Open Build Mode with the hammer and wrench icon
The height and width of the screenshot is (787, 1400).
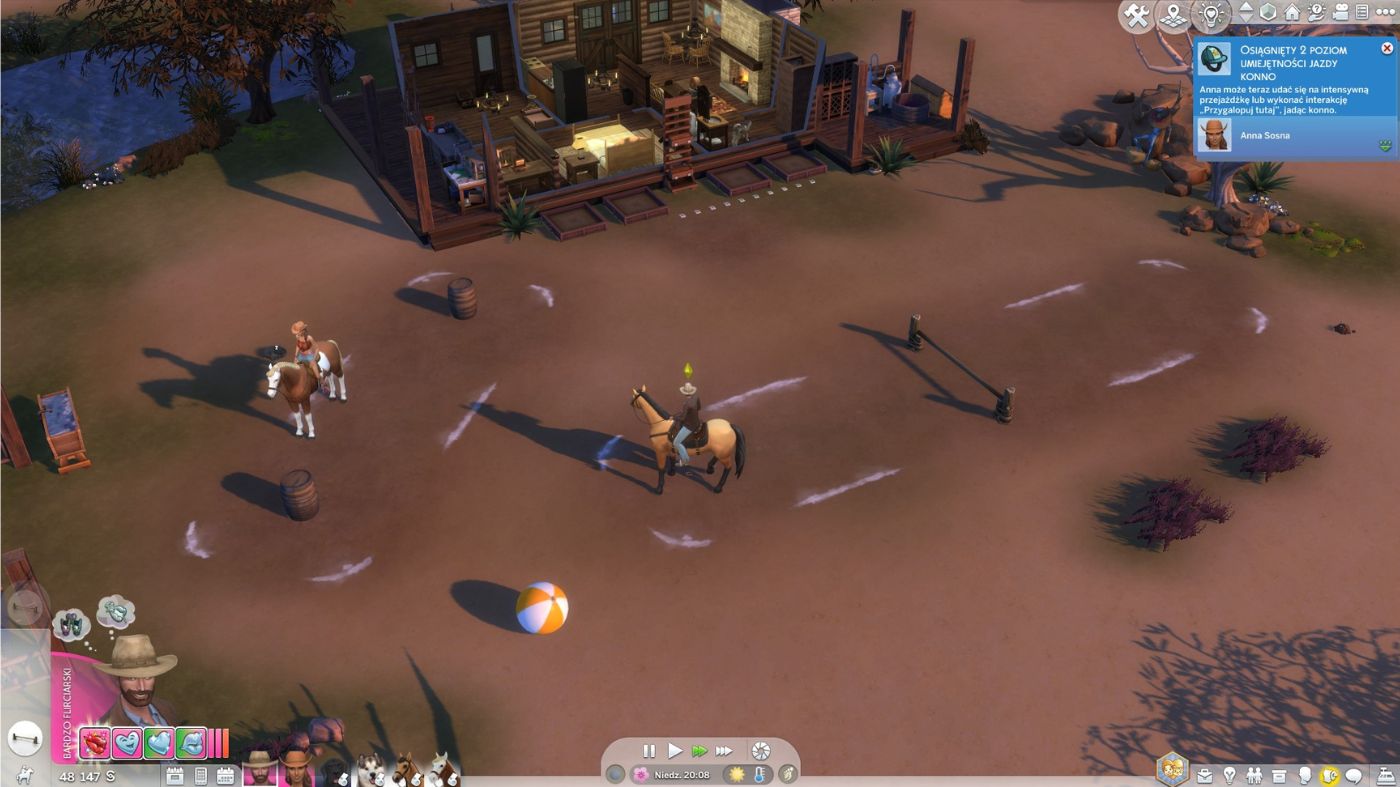1137,14
